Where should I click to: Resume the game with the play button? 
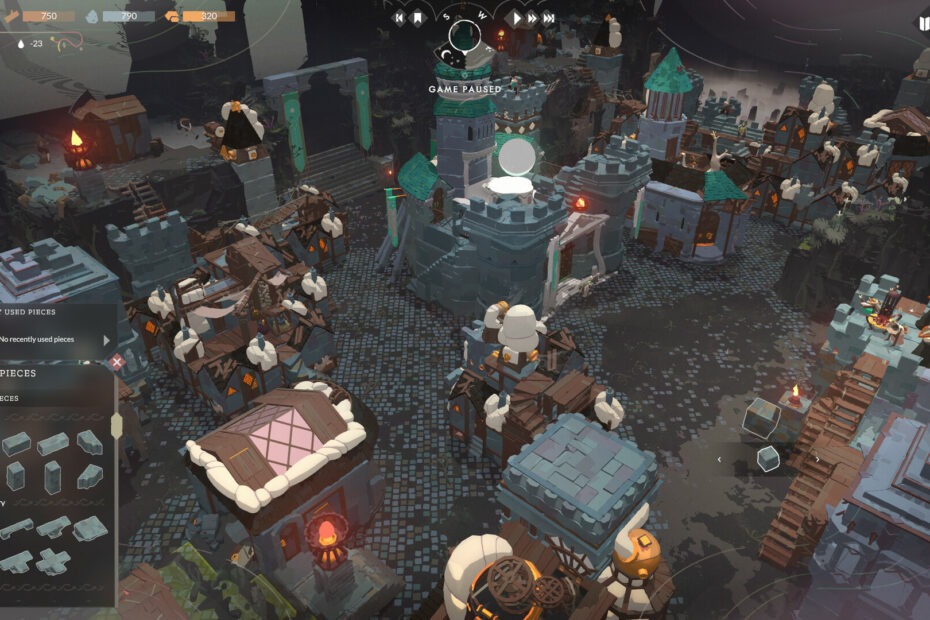pyautogui.click(x=517, y=18)
